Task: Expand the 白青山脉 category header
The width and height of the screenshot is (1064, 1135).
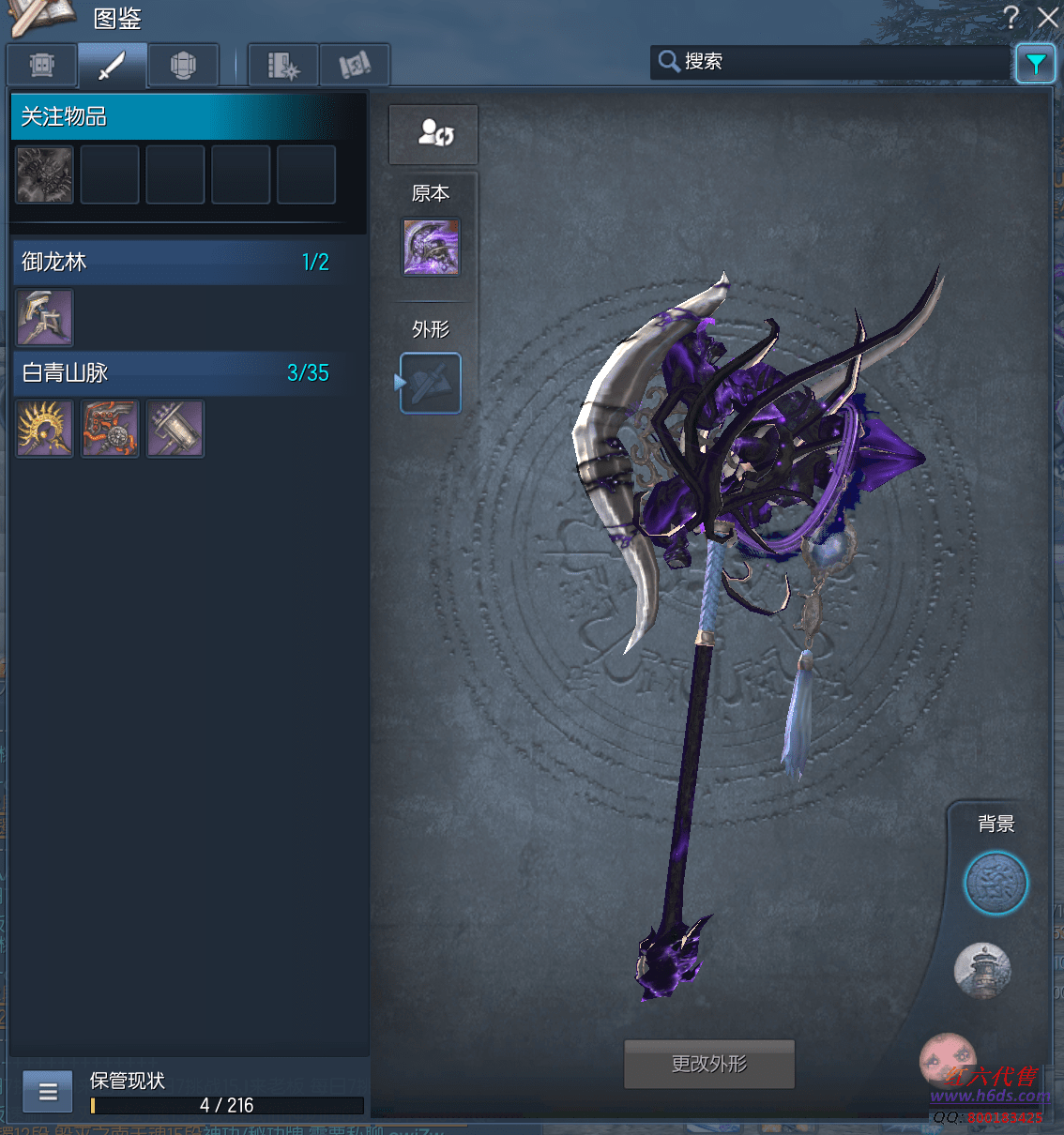Action: [x=176, y=372]
